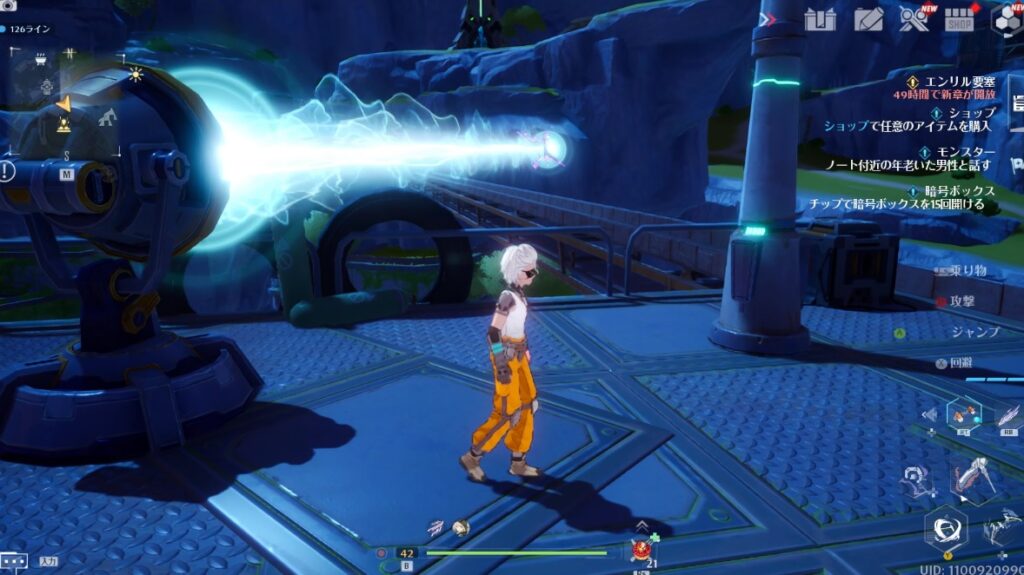1024x575 pixels.
Task: Open the castle-shaped icon in top bar
Action: coord(820,19)
